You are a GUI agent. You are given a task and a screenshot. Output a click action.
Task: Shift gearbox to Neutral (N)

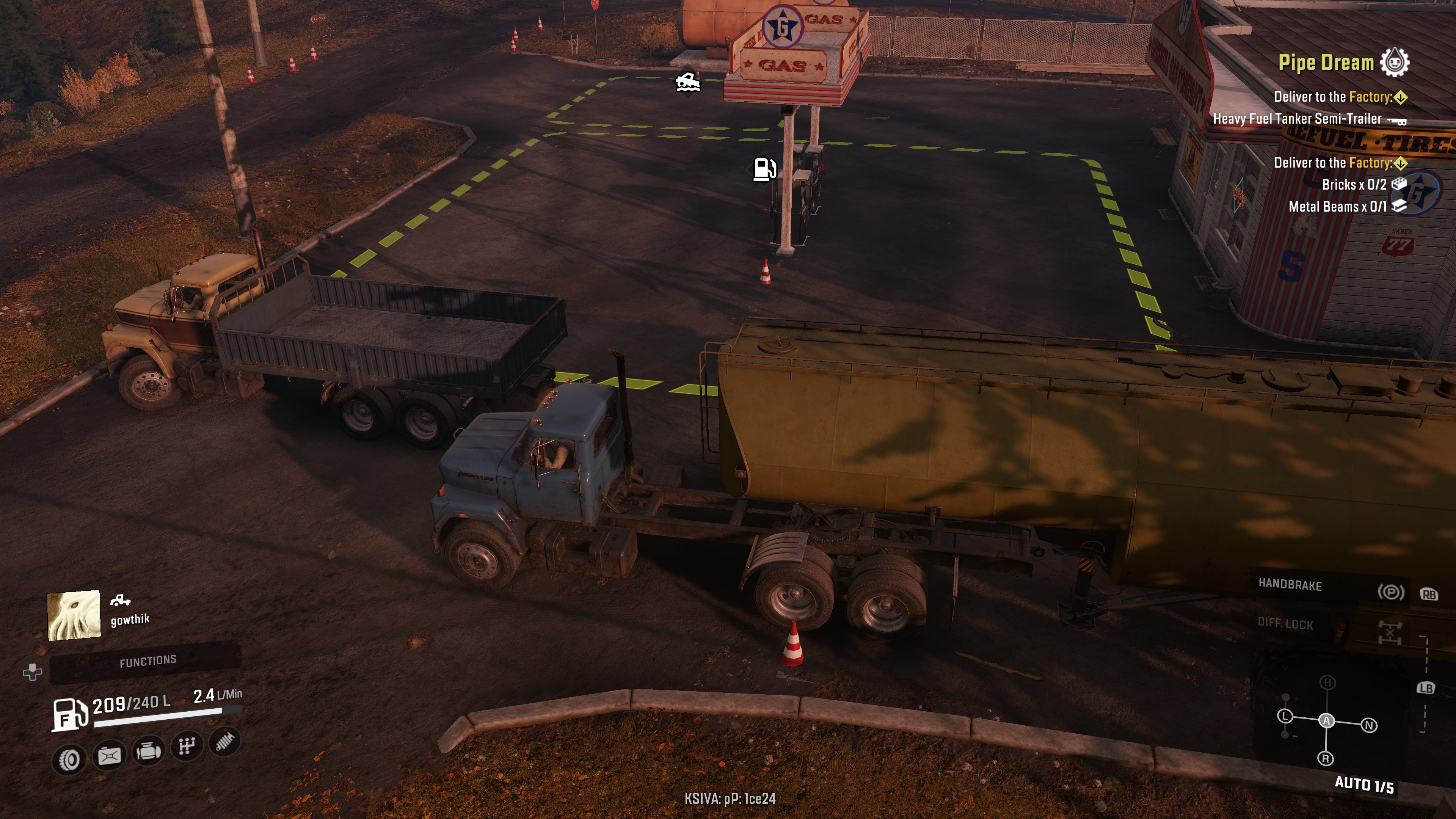[x=1369, y=725]
